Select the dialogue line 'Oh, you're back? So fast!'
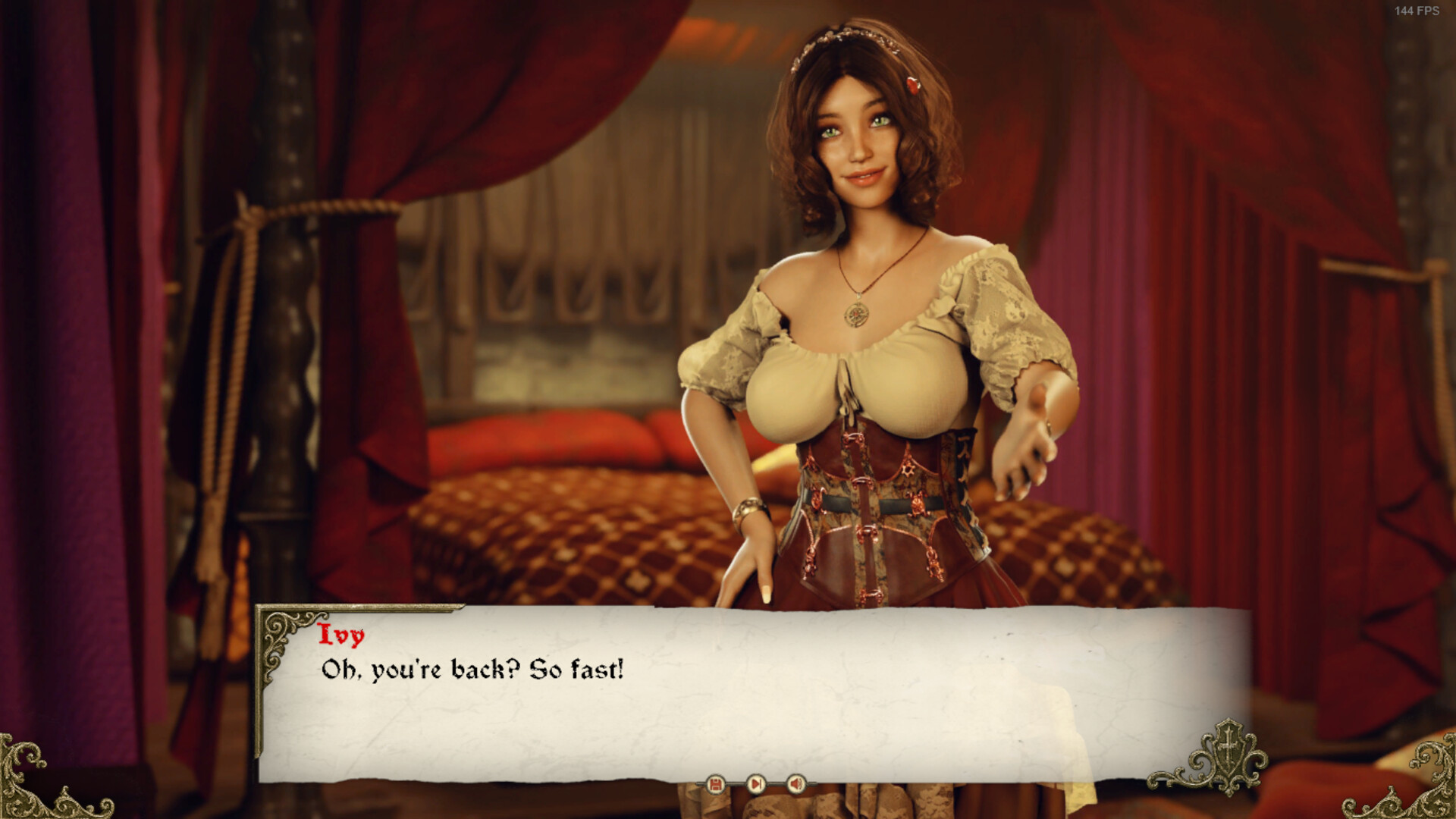 tap(469, 670)
